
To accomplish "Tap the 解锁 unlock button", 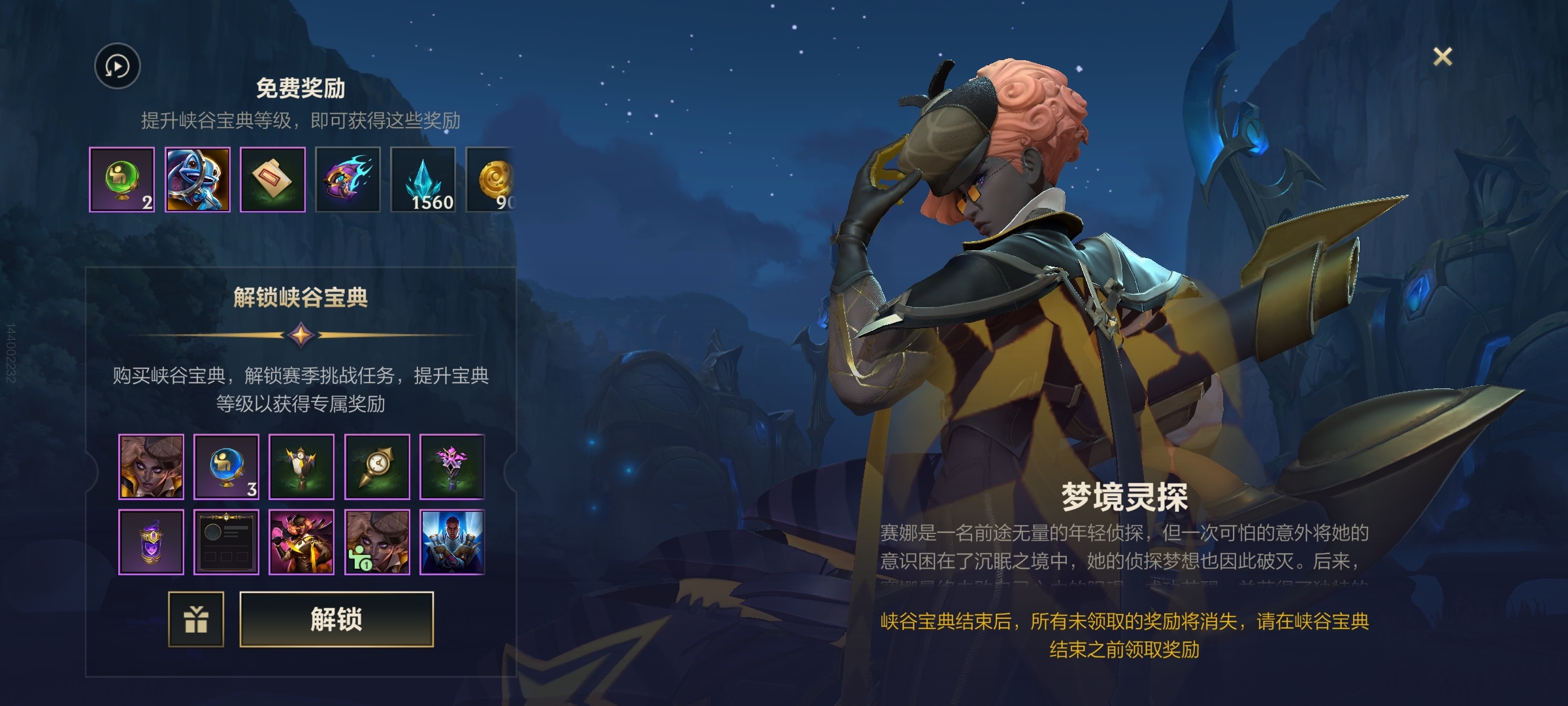I will point(336,619).
